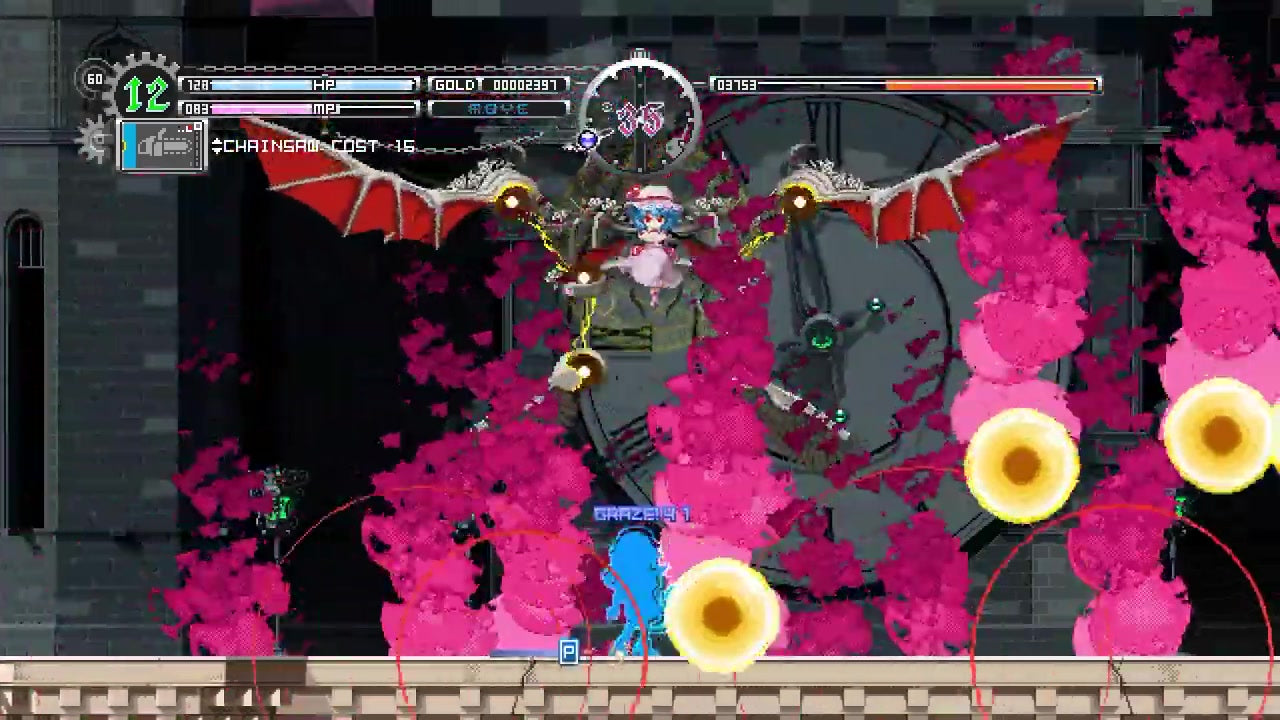The width and height of the screenshot is (1280, 720).
Task: Toggle the weapon slot panel visibility
Action: [162, 145]
